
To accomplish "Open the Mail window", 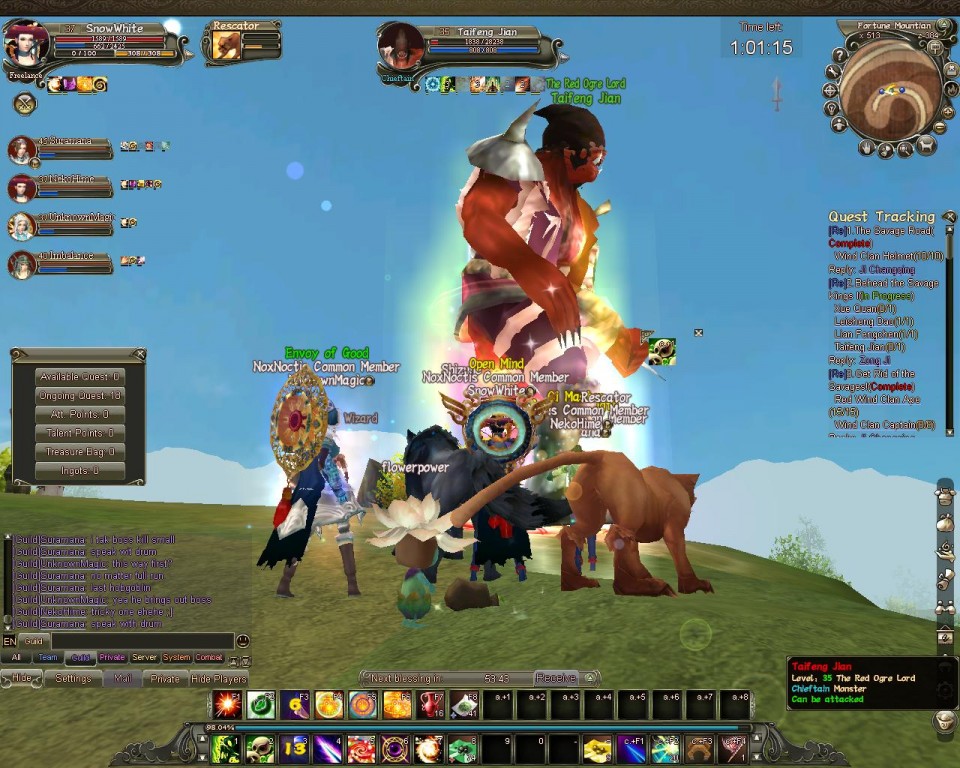I will (x=122, y=678).
